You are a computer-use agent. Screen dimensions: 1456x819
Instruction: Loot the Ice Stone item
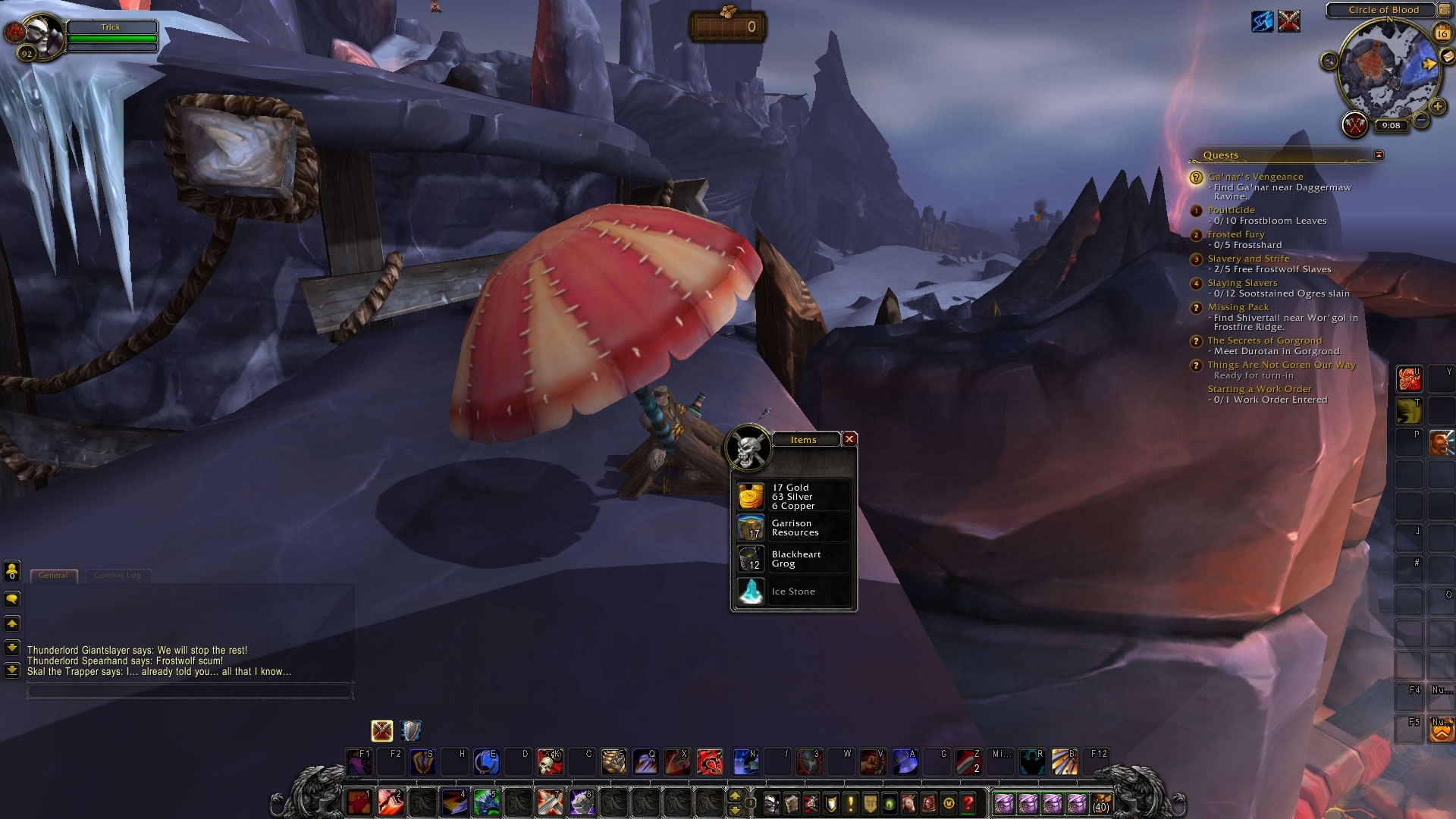(x=792, y=591)
